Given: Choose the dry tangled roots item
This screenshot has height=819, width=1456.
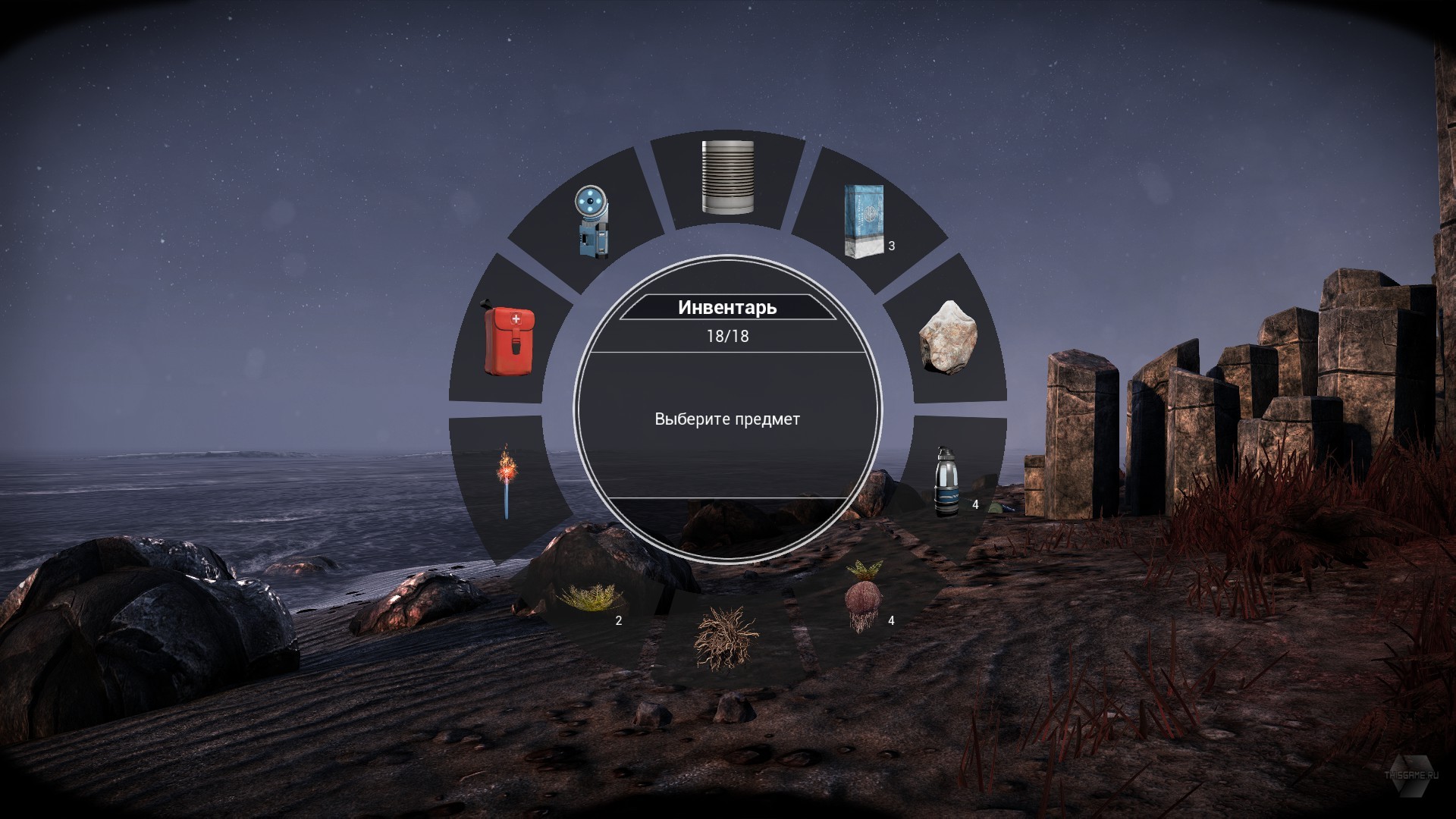Looking at the screenshot, I should [x=726, y=637].
